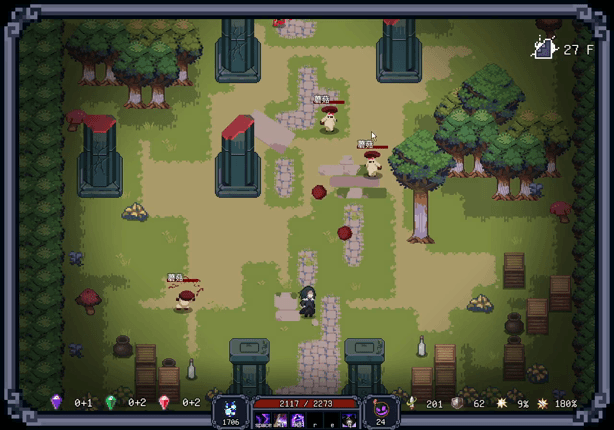
Task: Click the purple smiling mask icon
Action: (x=380, y=407)
